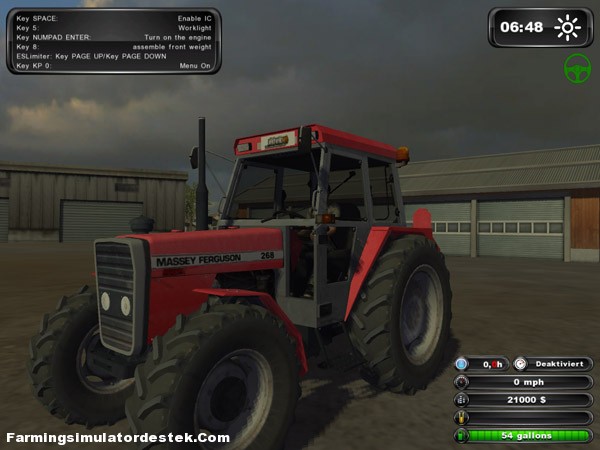Select the key help panel
Screen dimensions: 600x450
click(113, 41)
